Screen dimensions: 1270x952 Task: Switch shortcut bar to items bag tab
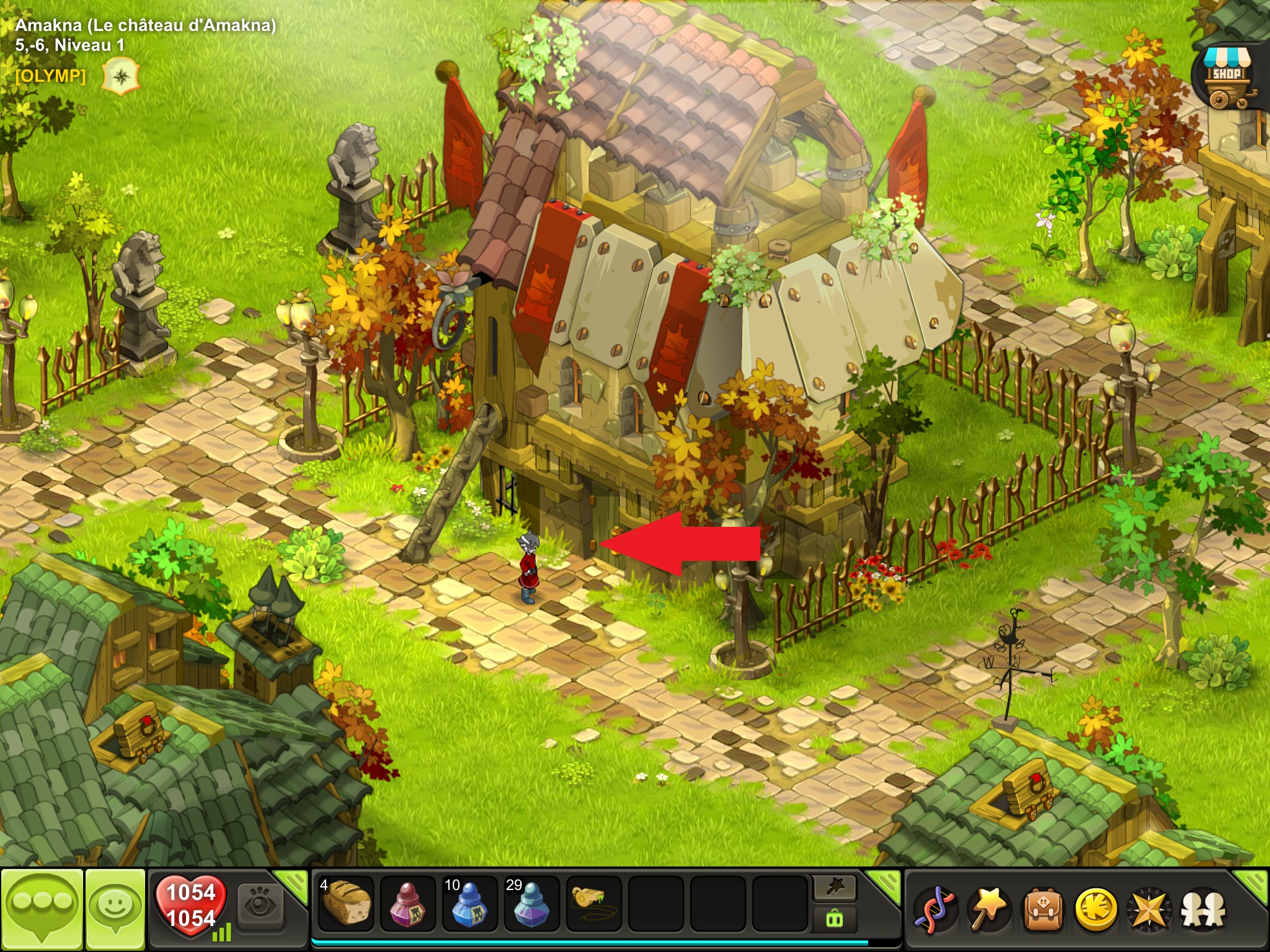point(835,920)
